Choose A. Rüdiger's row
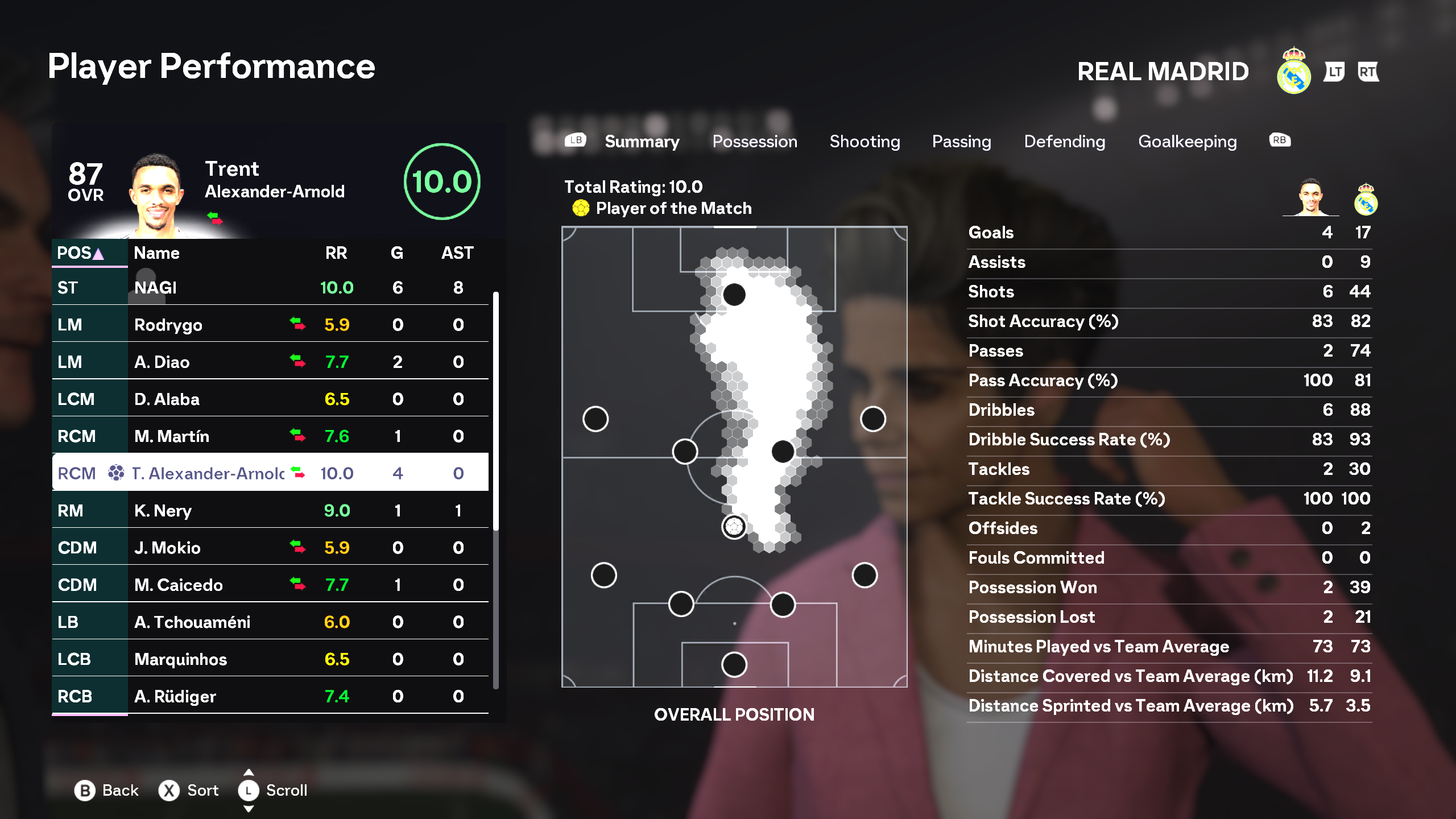The height and width of the screenshot is (819, 1456). tap(270, 696)
